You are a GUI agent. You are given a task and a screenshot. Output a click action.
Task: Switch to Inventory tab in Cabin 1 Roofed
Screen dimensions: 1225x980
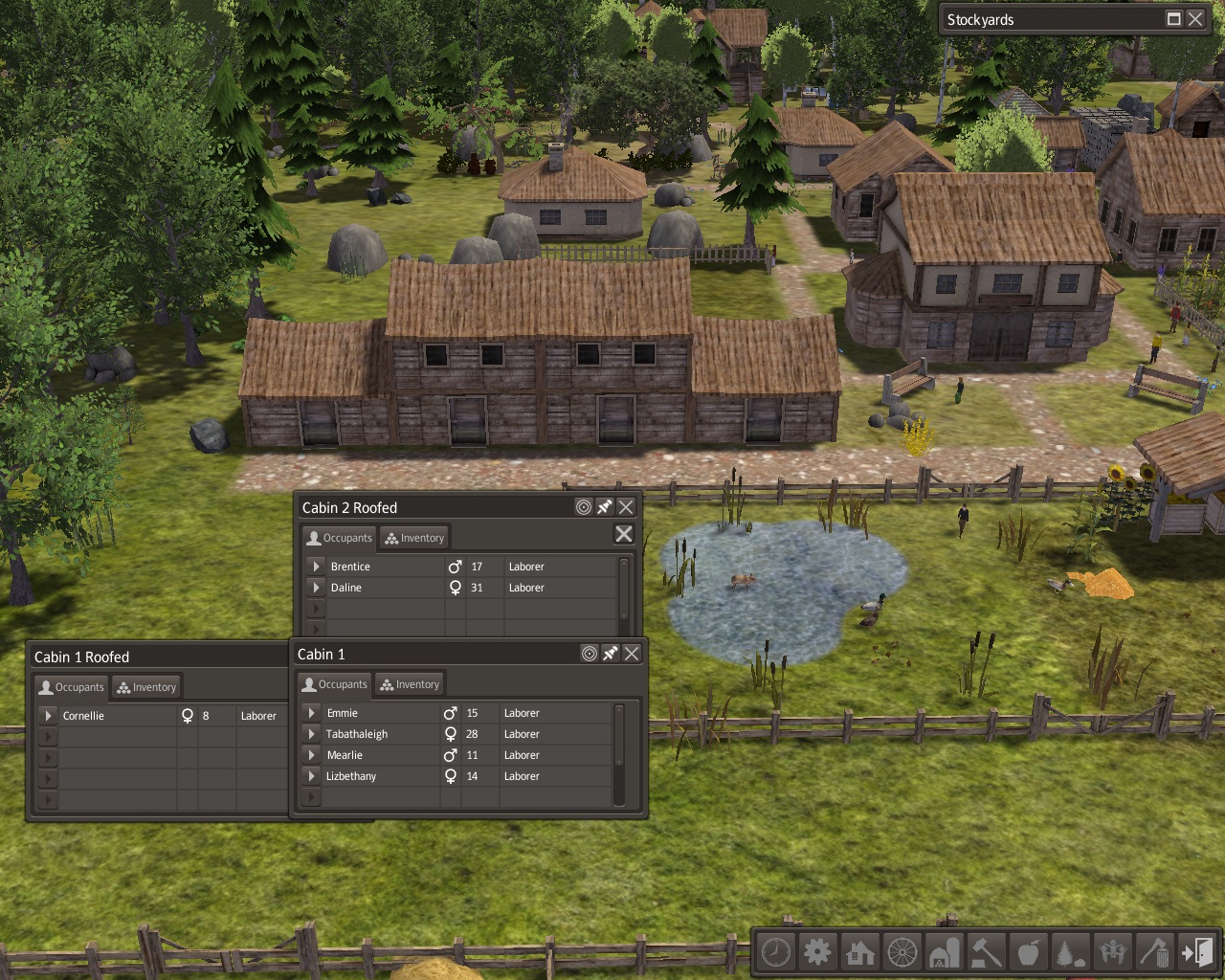click(146, 687)
